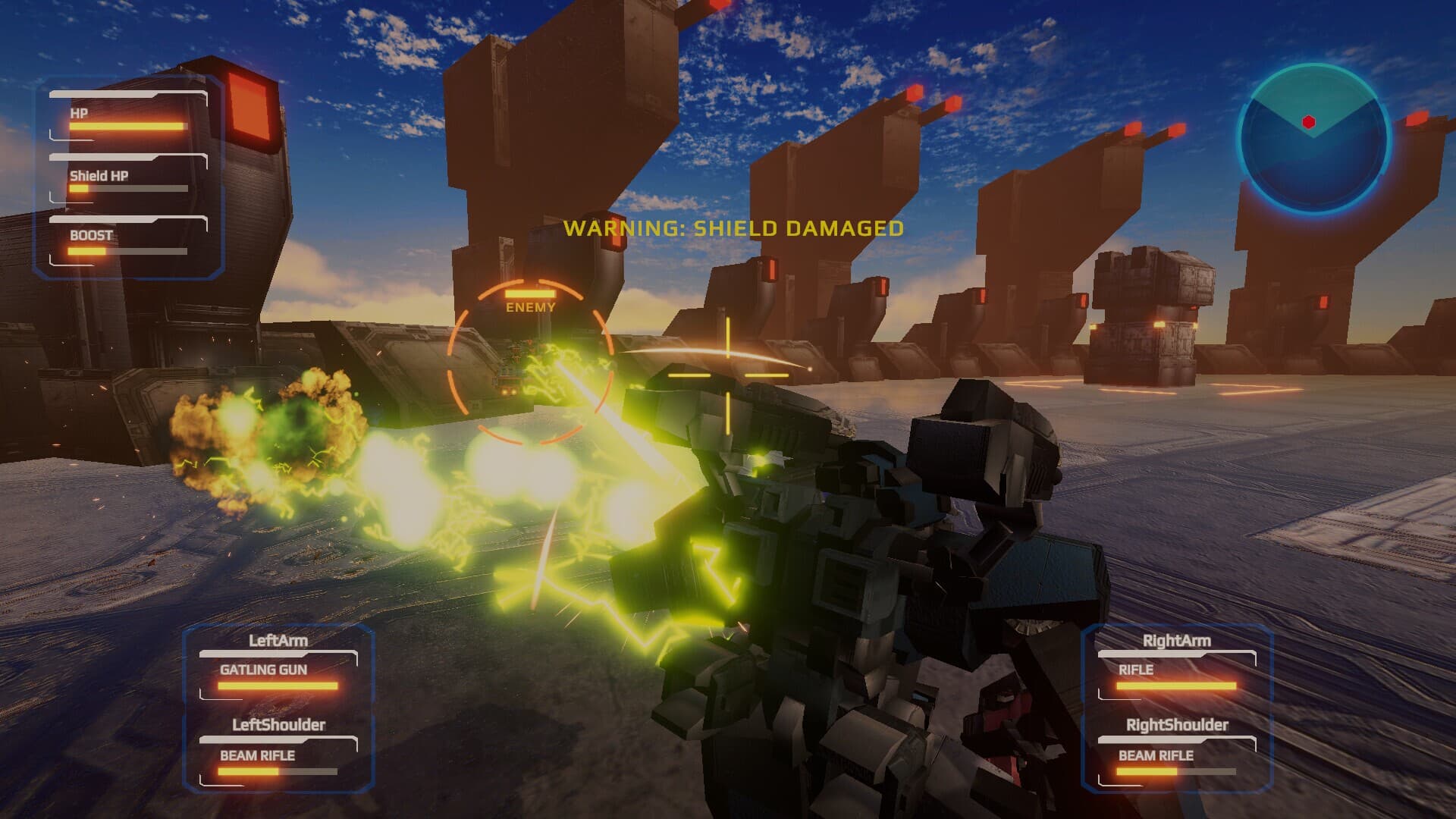Click the targeting crosshair reticle

coord(730,373)
